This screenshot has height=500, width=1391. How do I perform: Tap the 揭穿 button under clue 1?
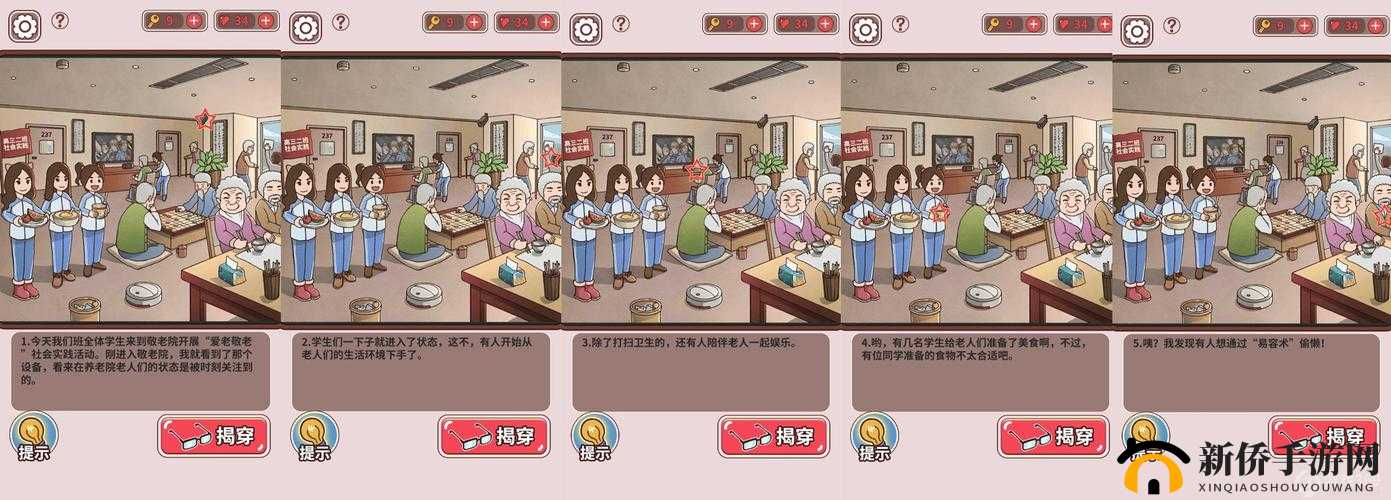point(213,436)
